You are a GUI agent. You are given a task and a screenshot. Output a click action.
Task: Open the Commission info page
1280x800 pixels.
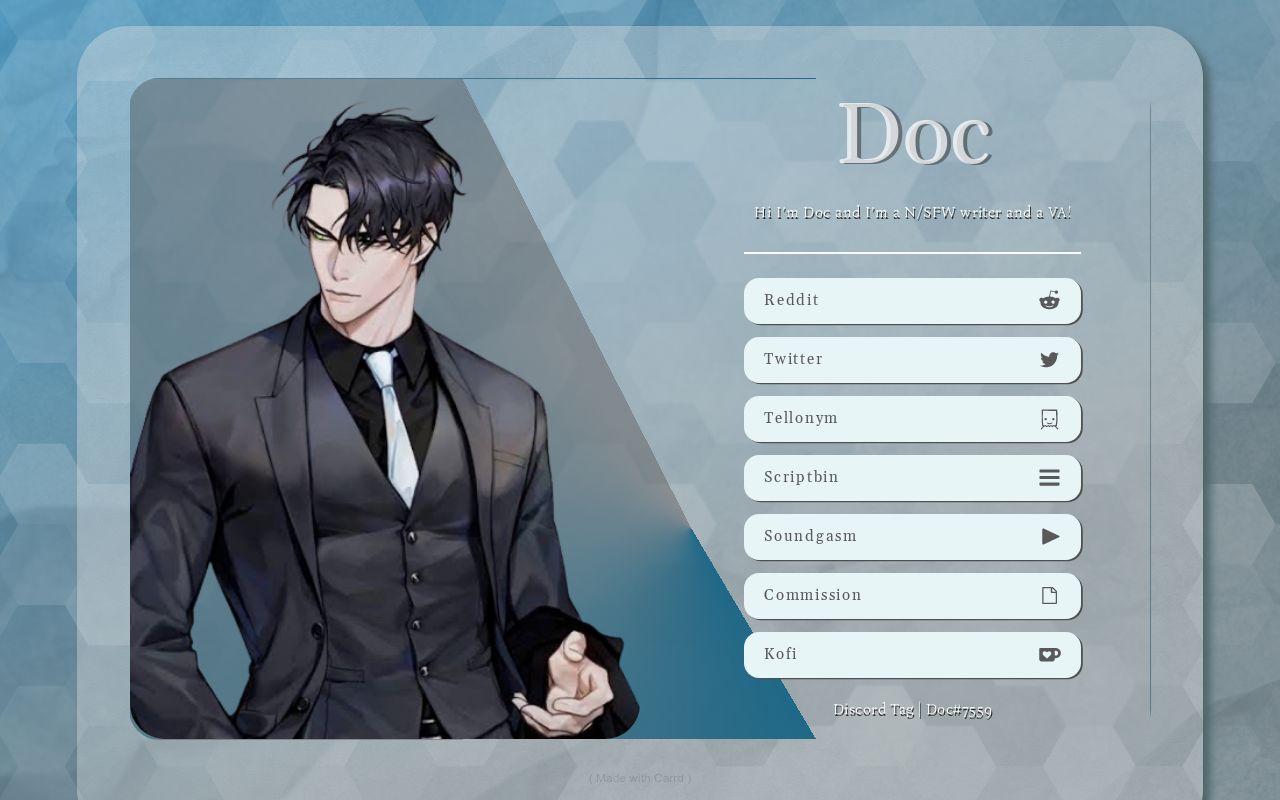(x=912, y=595)
